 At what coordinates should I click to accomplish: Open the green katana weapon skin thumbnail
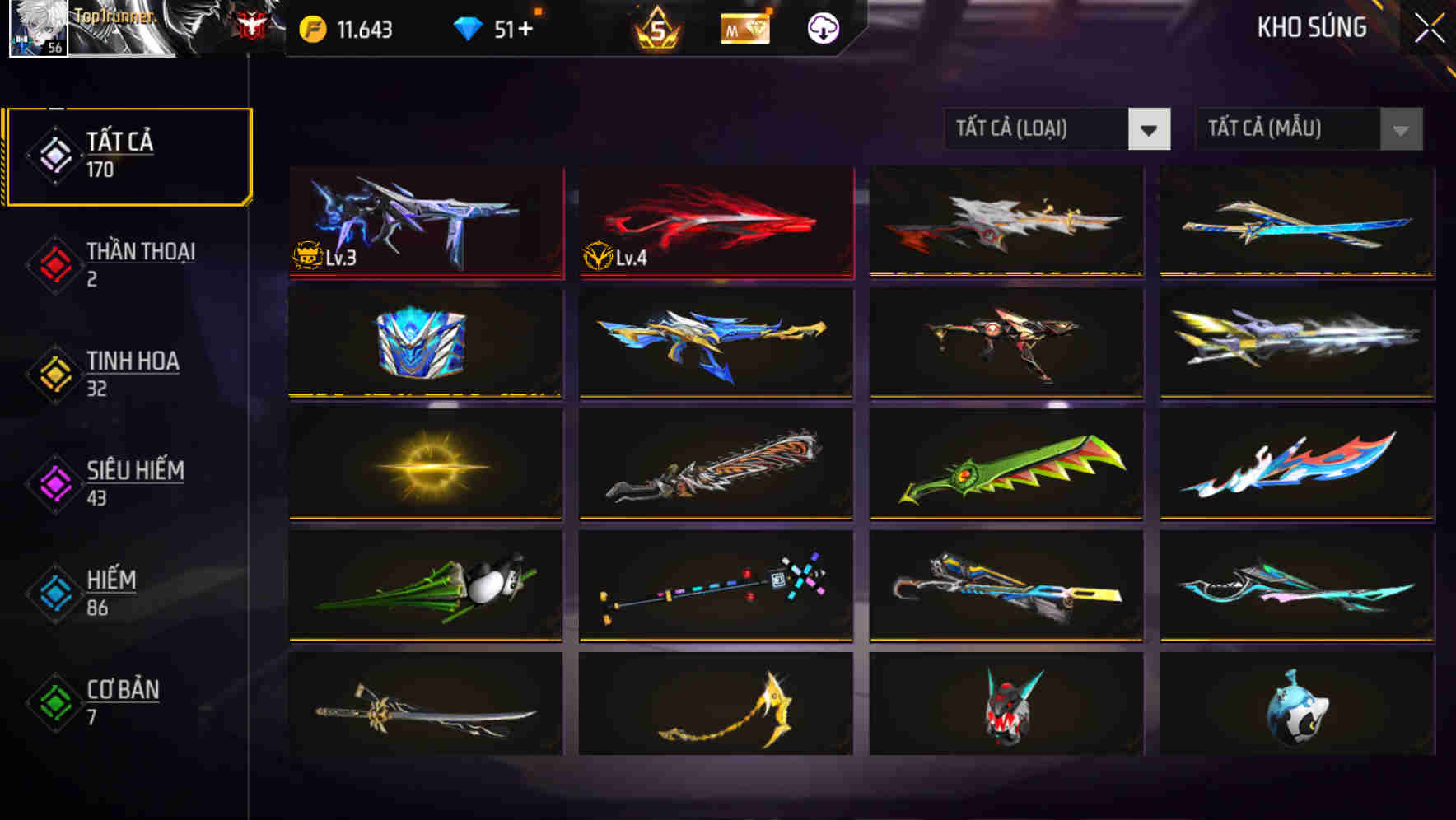coord(1006,465)
